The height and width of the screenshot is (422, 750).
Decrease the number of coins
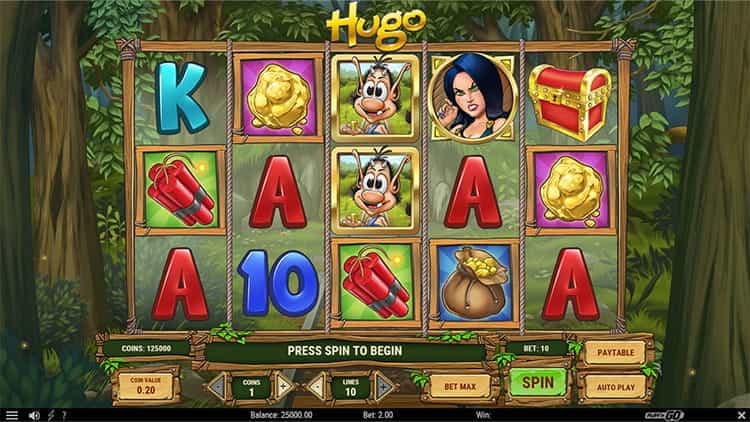click(217, 385)
